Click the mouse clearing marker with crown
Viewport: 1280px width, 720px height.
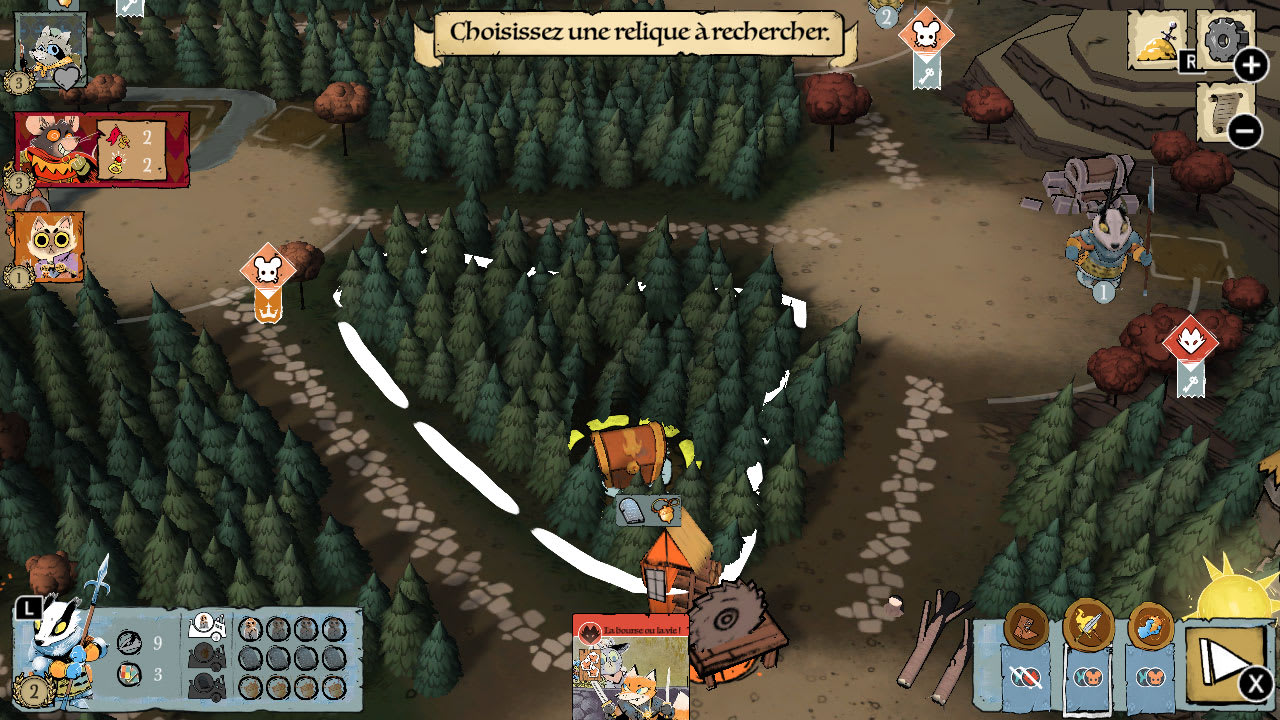tap(268, 270)
